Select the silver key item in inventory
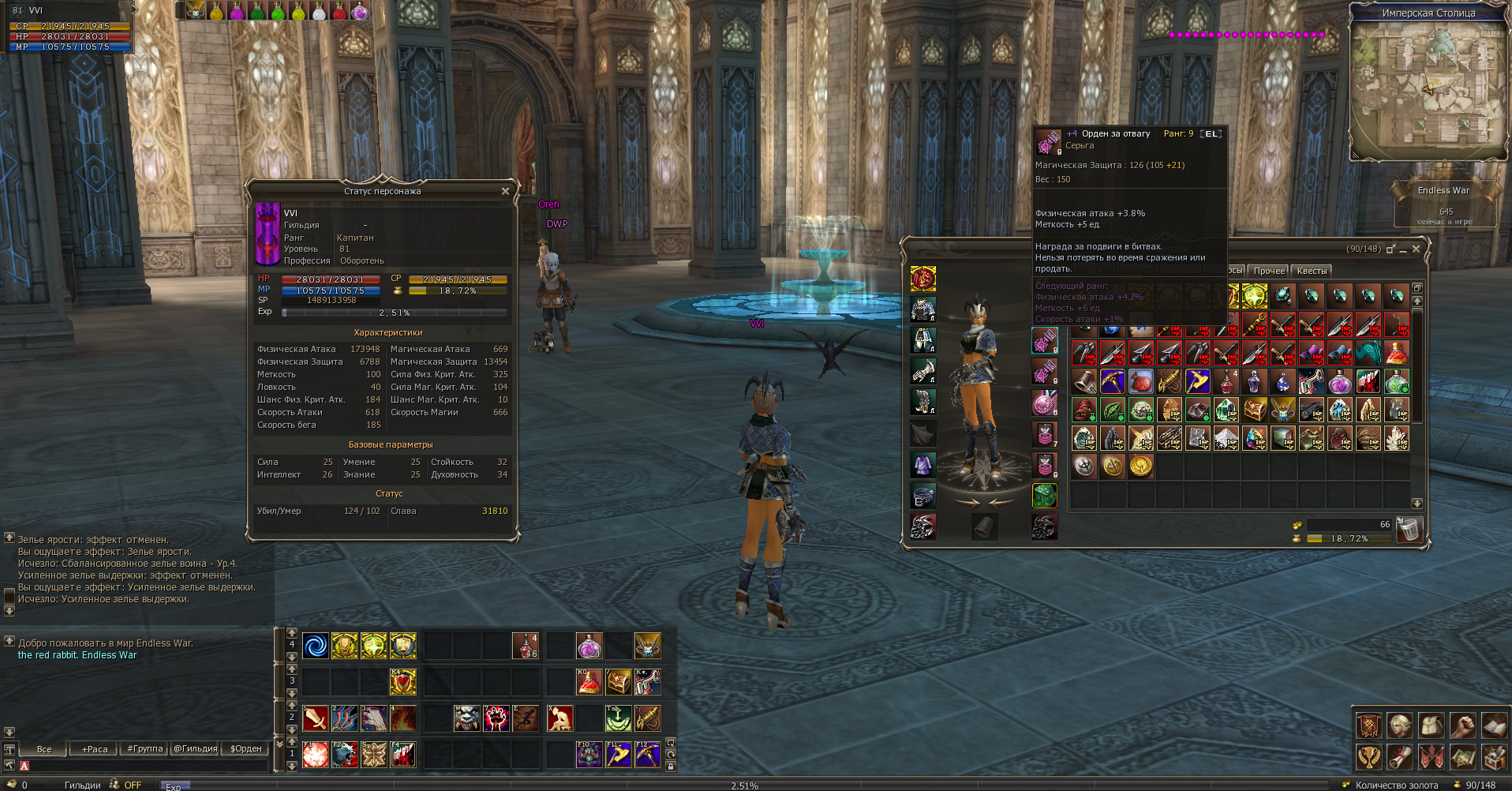This screenshot has height=791, width=1512. (x=1312, y=381)
